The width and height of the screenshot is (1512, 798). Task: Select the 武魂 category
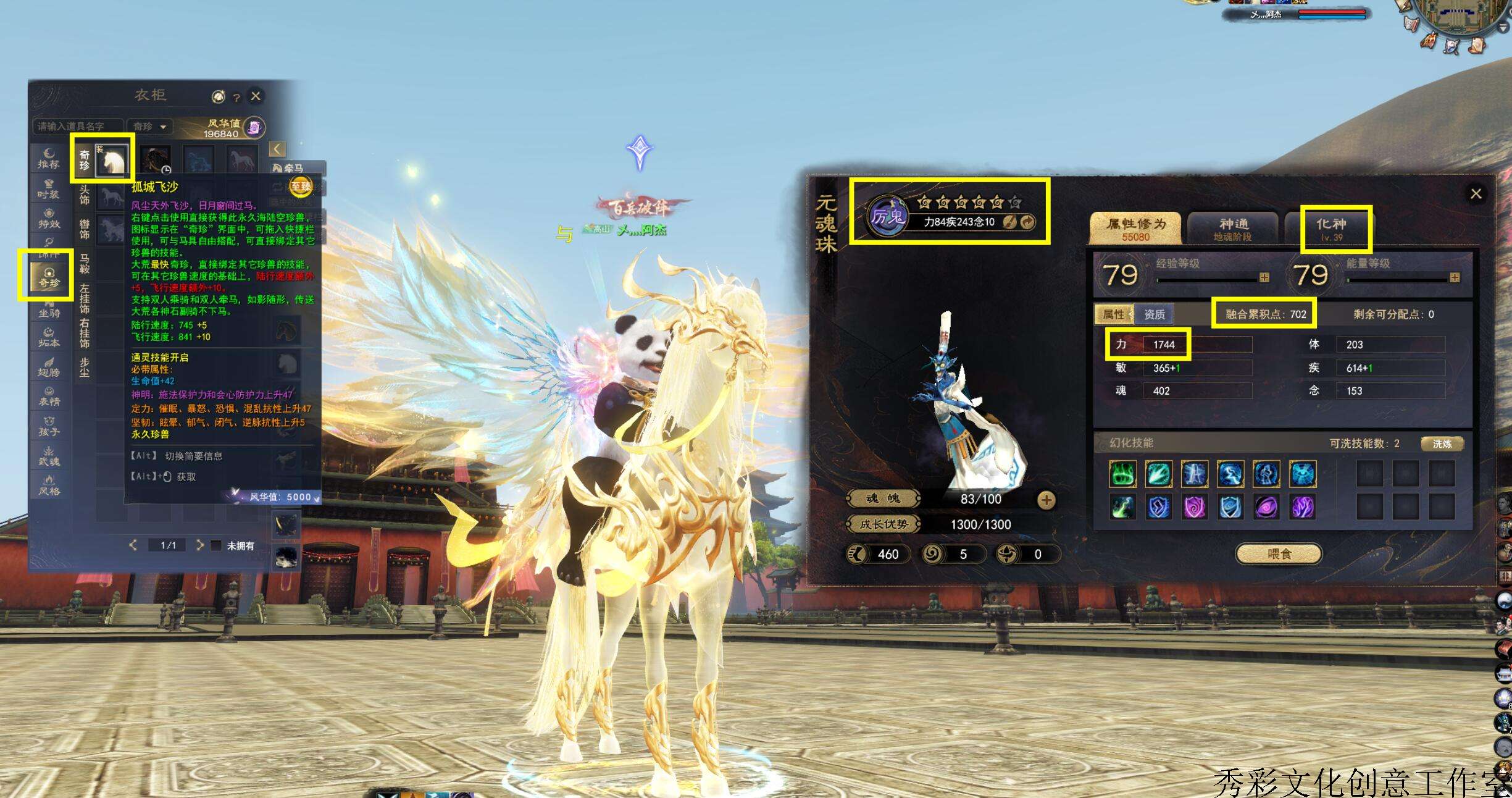(49, 456)
